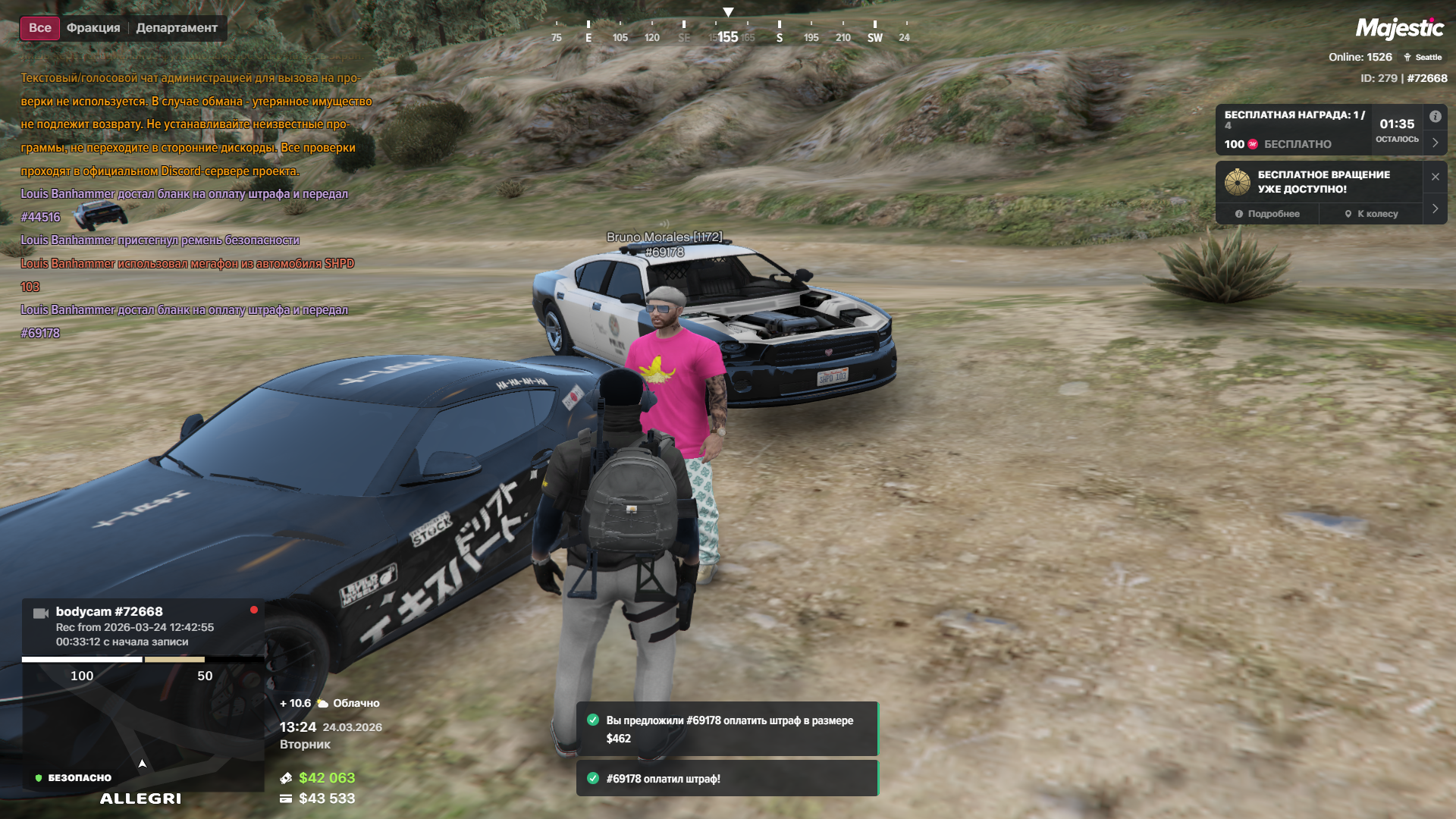Select the Департамент chat tab
The width and height of the screenshot is (1456, 819).
(x=177, y=28)
